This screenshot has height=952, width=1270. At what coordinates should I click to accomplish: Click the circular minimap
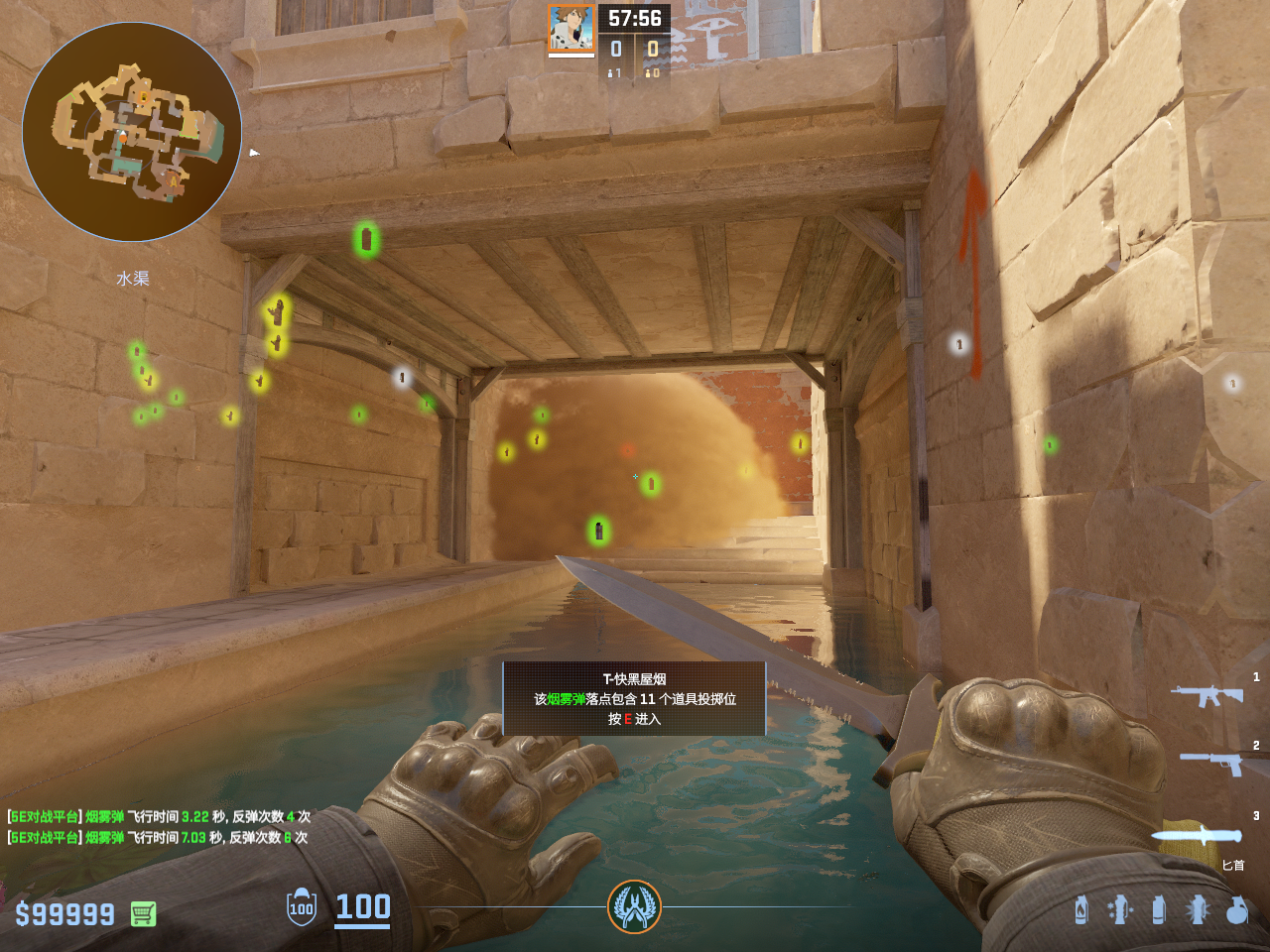pyautogui.click(x=132, y=132)
